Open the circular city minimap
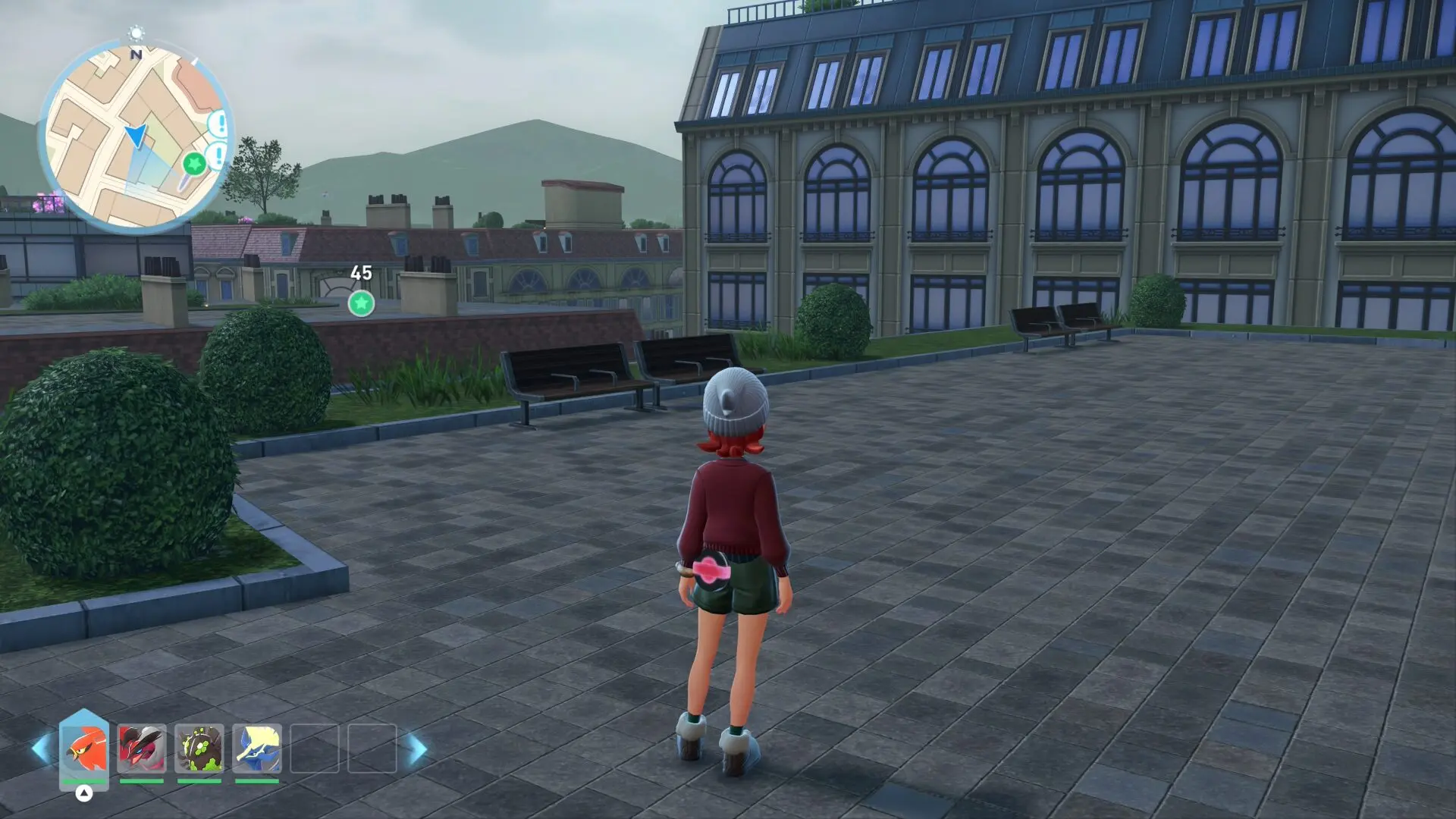1456x819 pixels. 136,136
